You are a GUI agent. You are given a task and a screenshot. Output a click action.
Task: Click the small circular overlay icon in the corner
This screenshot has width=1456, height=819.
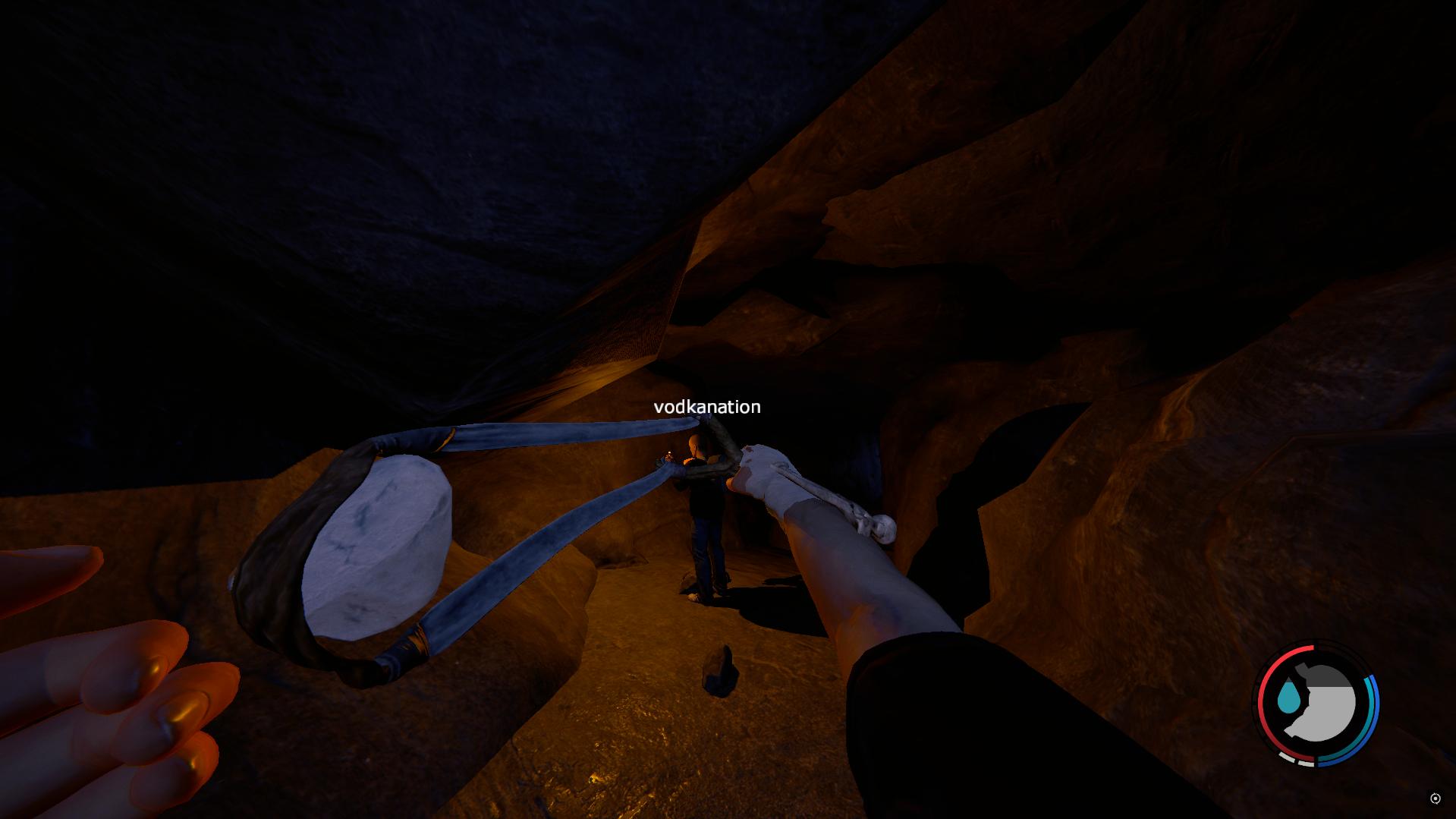point(1435,798)
